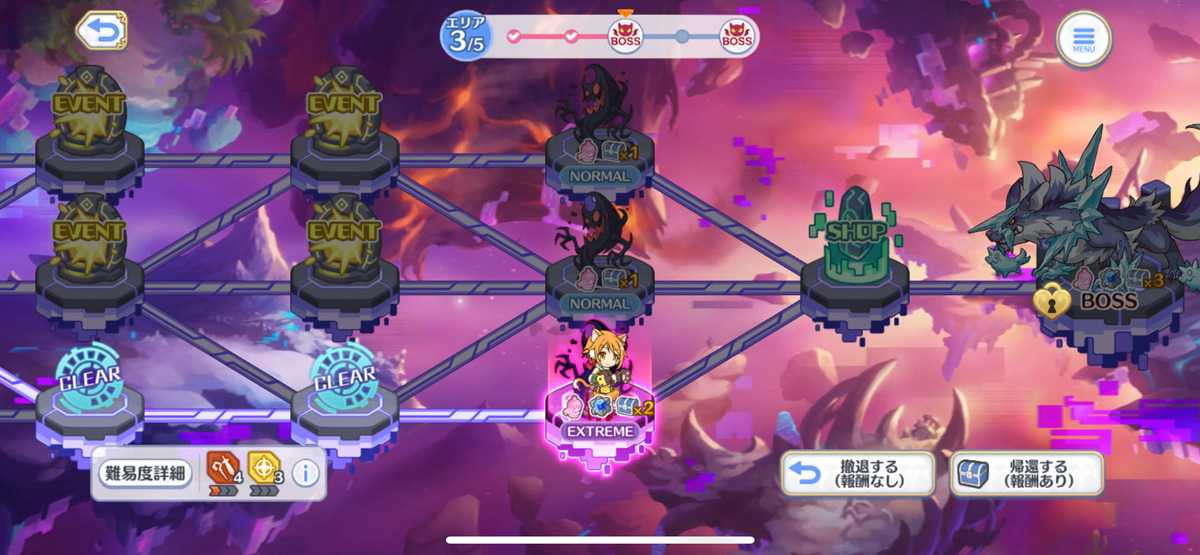Image resolution: width=1200 pixels, height=555 pixels.
Task: Choose 帰還する (報酬あり) return button
Action: (1027, 473)
